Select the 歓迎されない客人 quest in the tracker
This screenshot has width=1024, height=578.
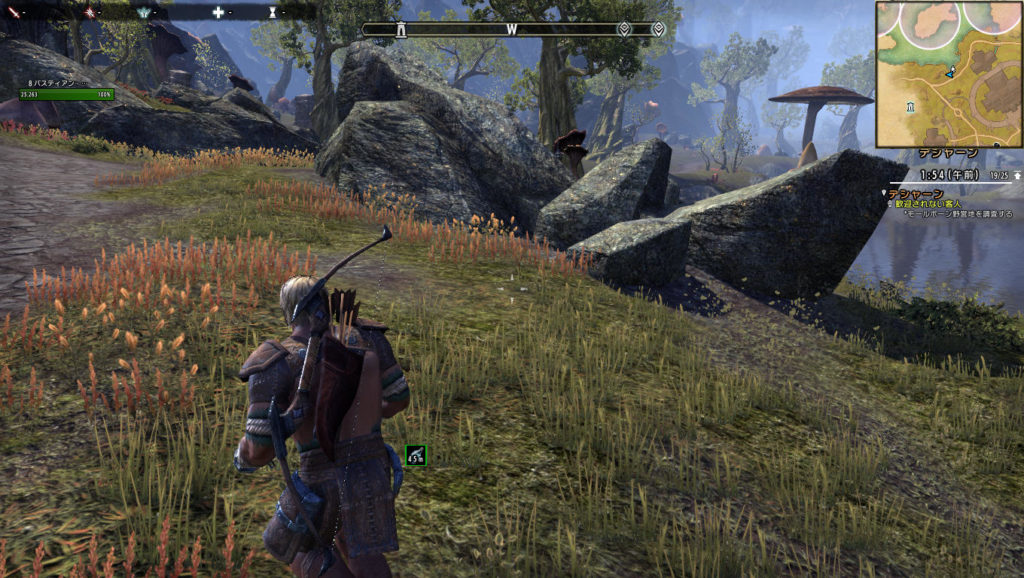coord(921,203)
